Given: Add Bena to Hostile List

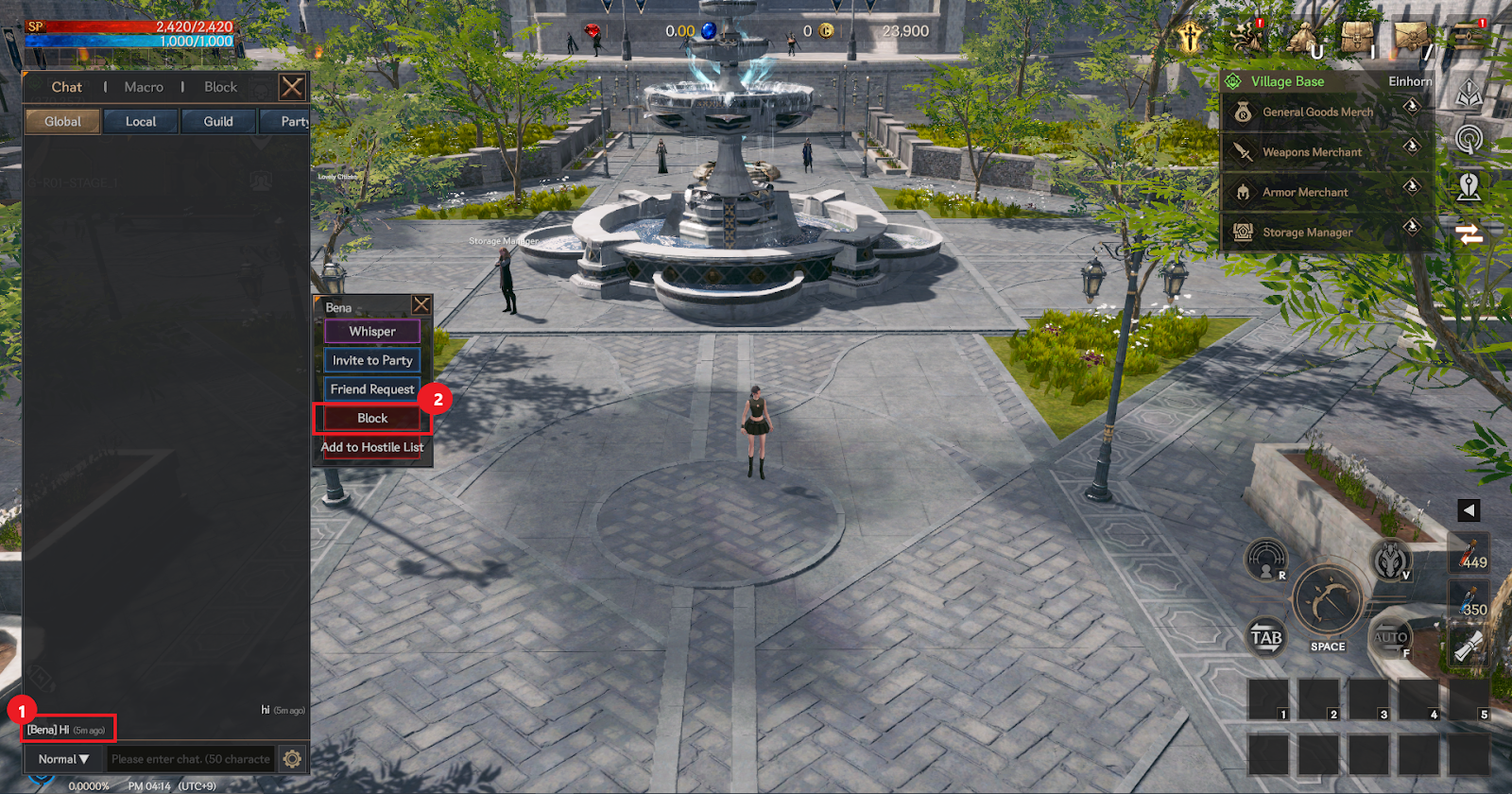Looking at the screenshot, I should [x=372, y=447].
